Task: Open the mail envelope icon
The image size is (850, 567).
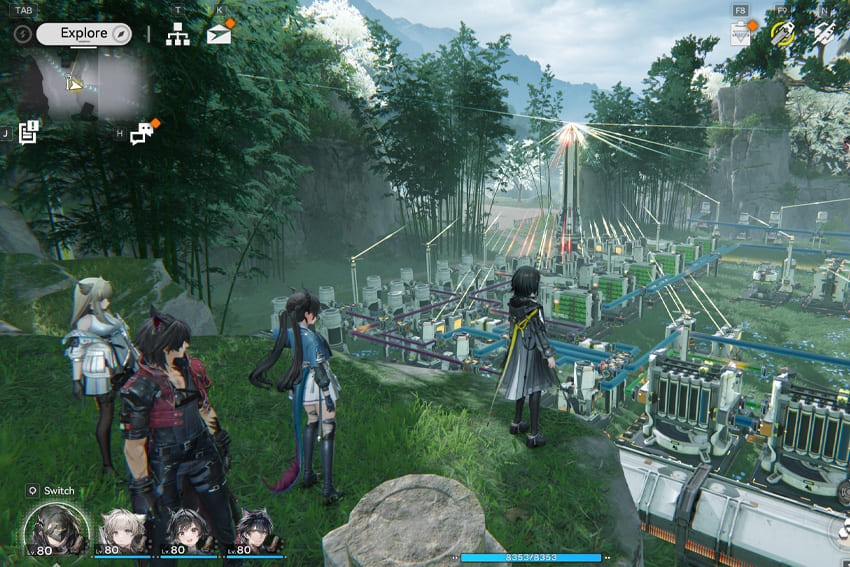Action: point(219,34)
